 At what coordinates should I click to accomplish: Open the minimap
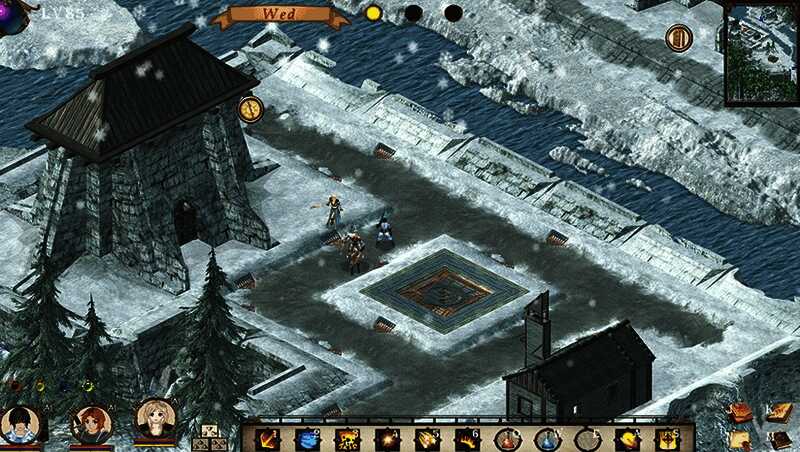click(762, 53)
